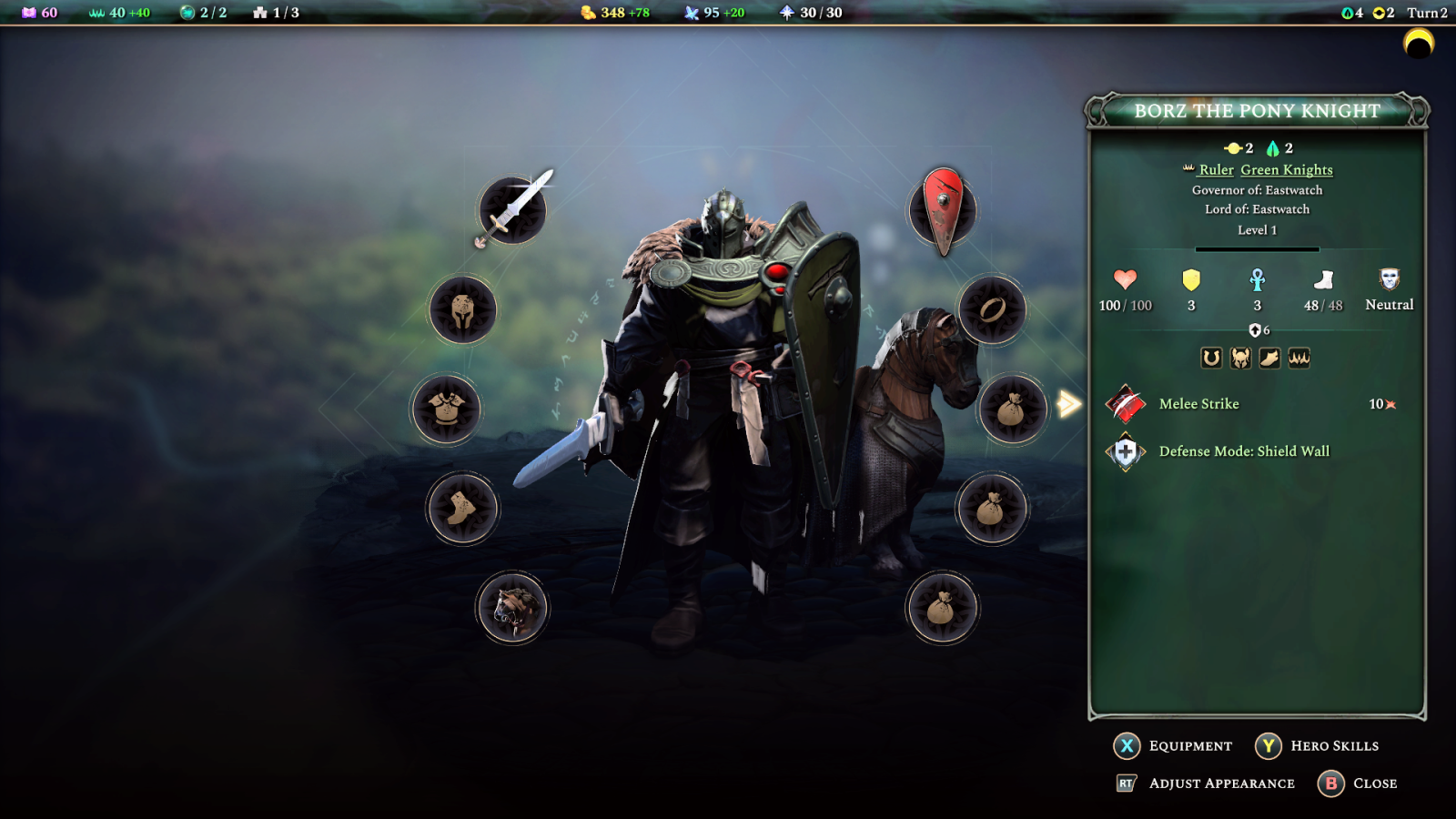Click the Defense Mode Shield Wall icon

[x=1125, y=450]
